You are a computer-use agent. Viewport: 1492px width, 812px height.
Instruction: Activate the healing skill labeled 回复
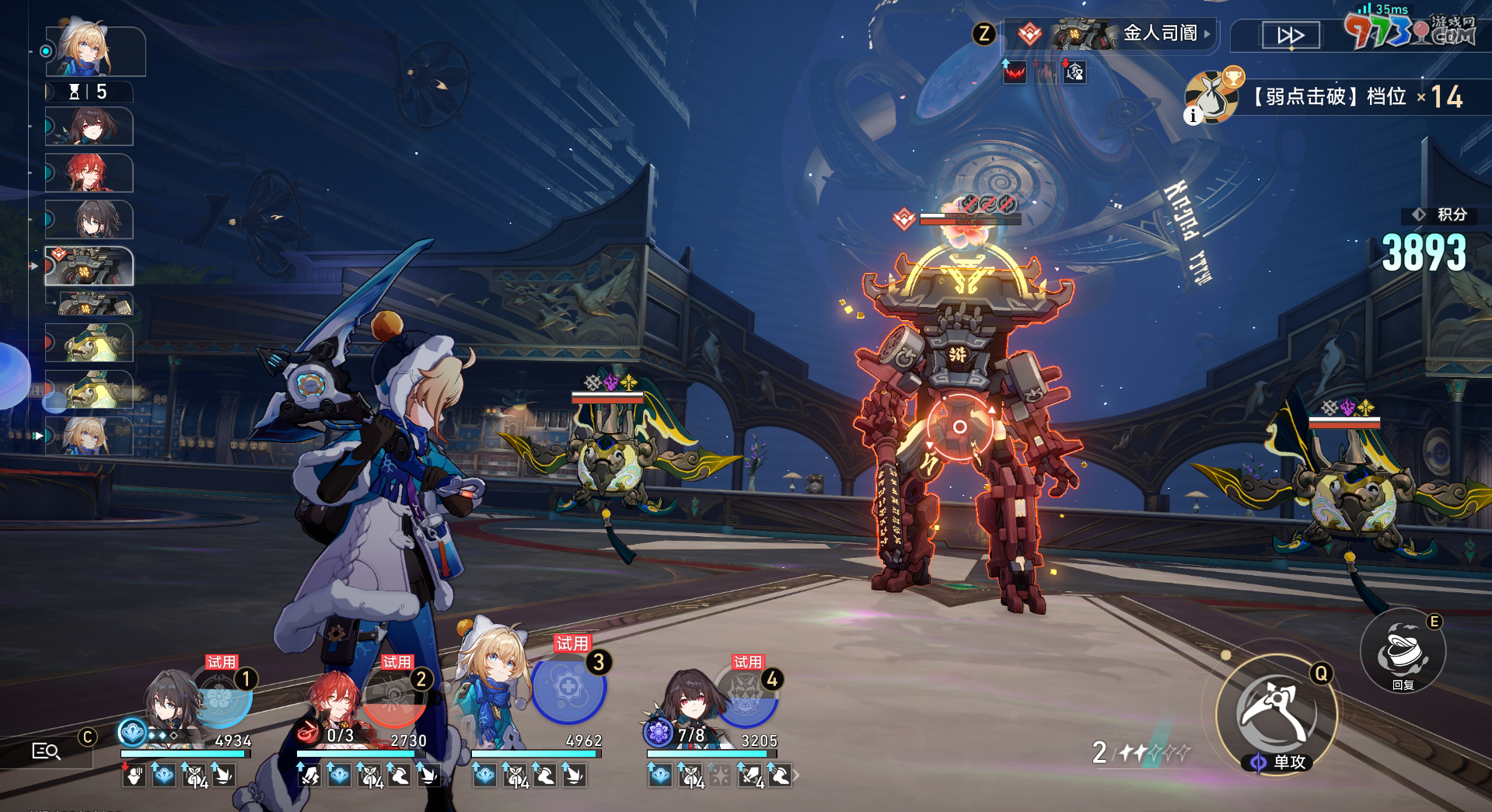point(1403,653)
